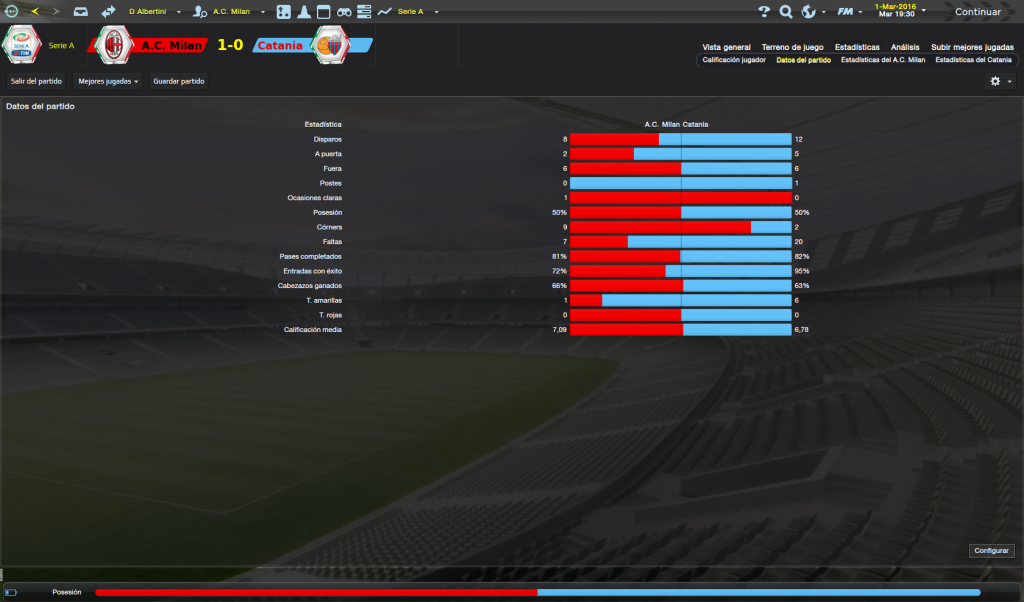Select the Datos del partido sub-tab
1024x602 pixels.
803,60
